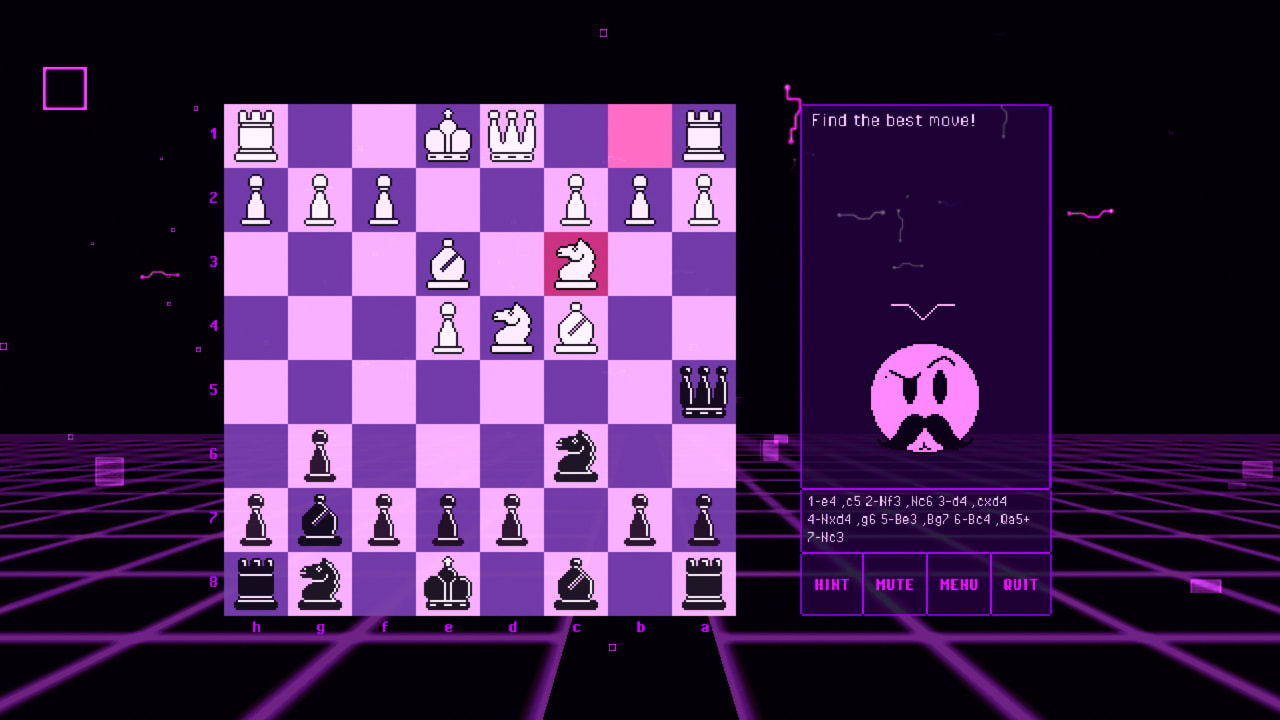Click the white rook on h1
1280x720 pixels.
coord(256,135)
